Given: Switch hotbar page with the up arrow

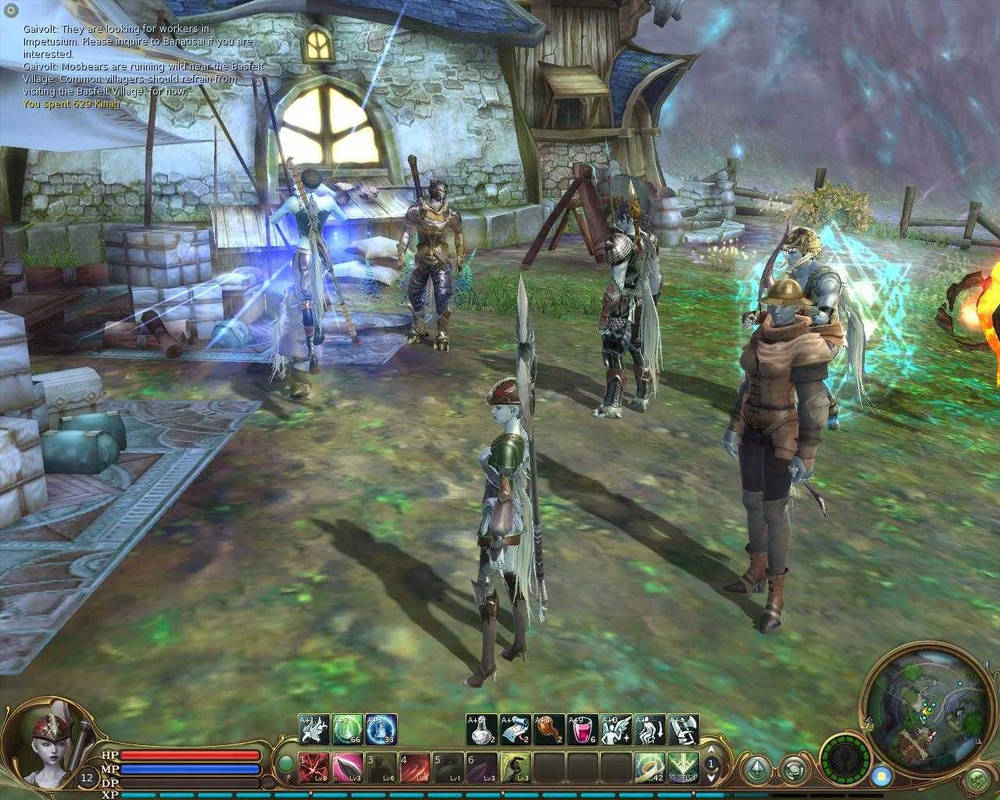Looking at the screenshot, I should pyautogui.click(x=712, y=750).
